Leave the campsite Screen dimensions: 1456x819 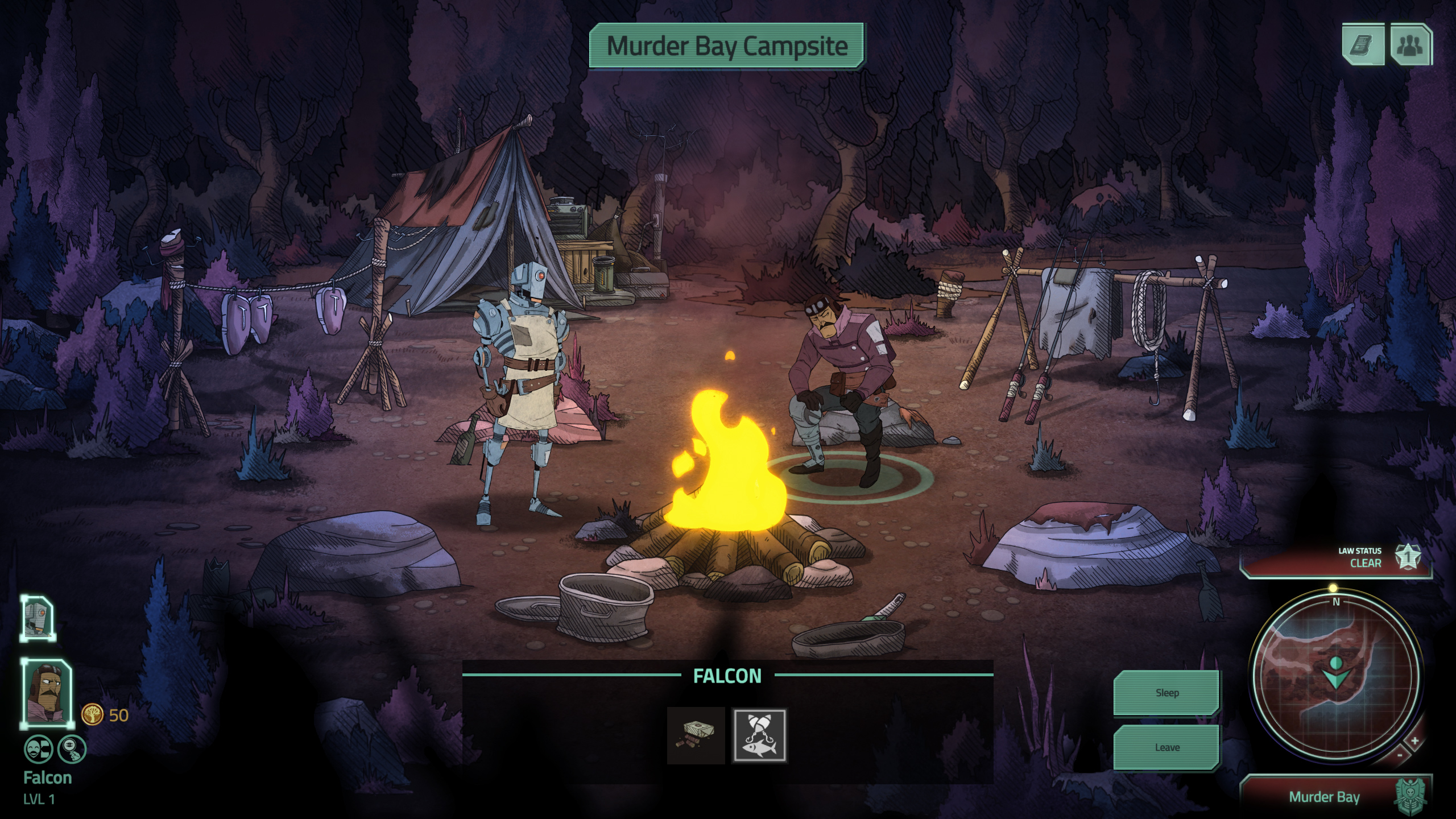1167,747
